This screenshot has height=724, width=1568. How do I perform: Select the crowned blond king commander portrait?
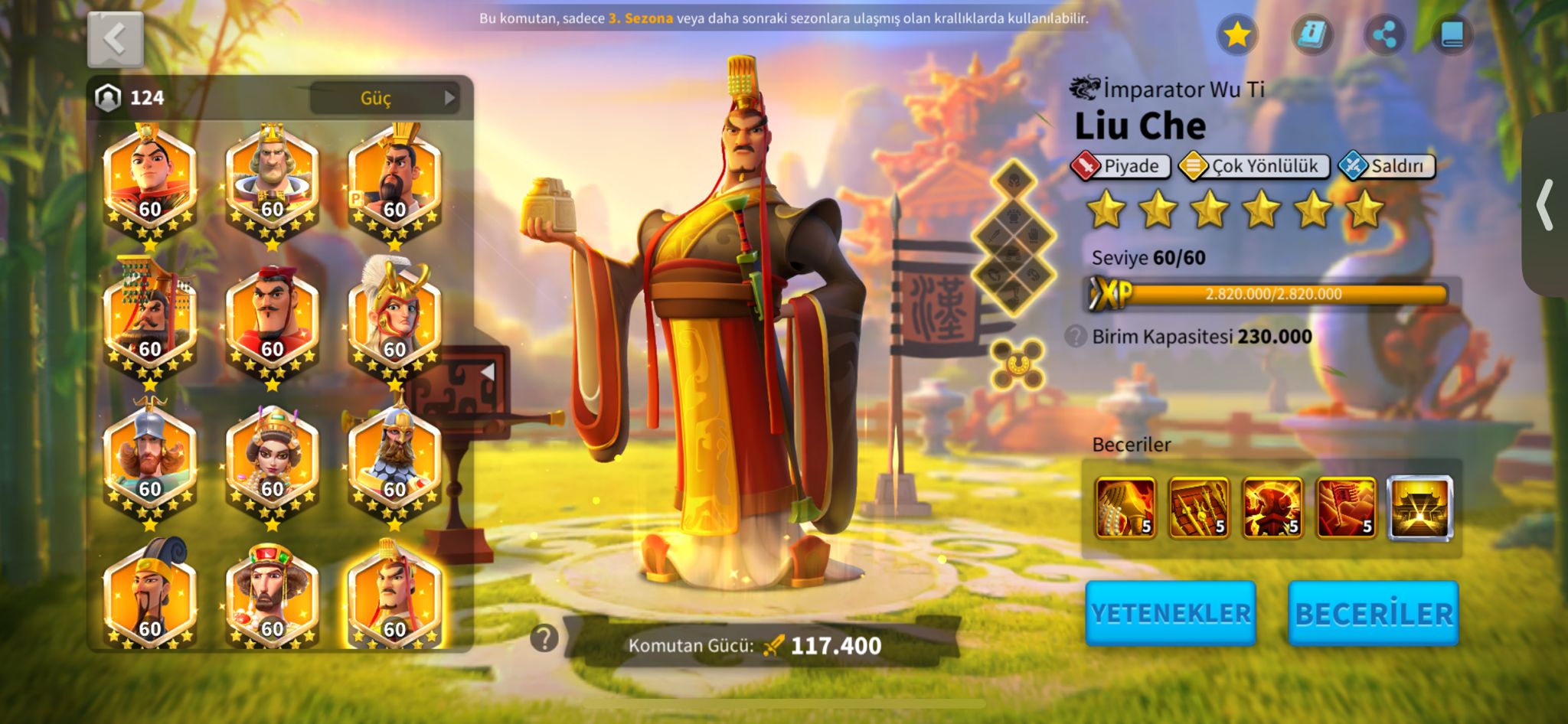point(272,180)
